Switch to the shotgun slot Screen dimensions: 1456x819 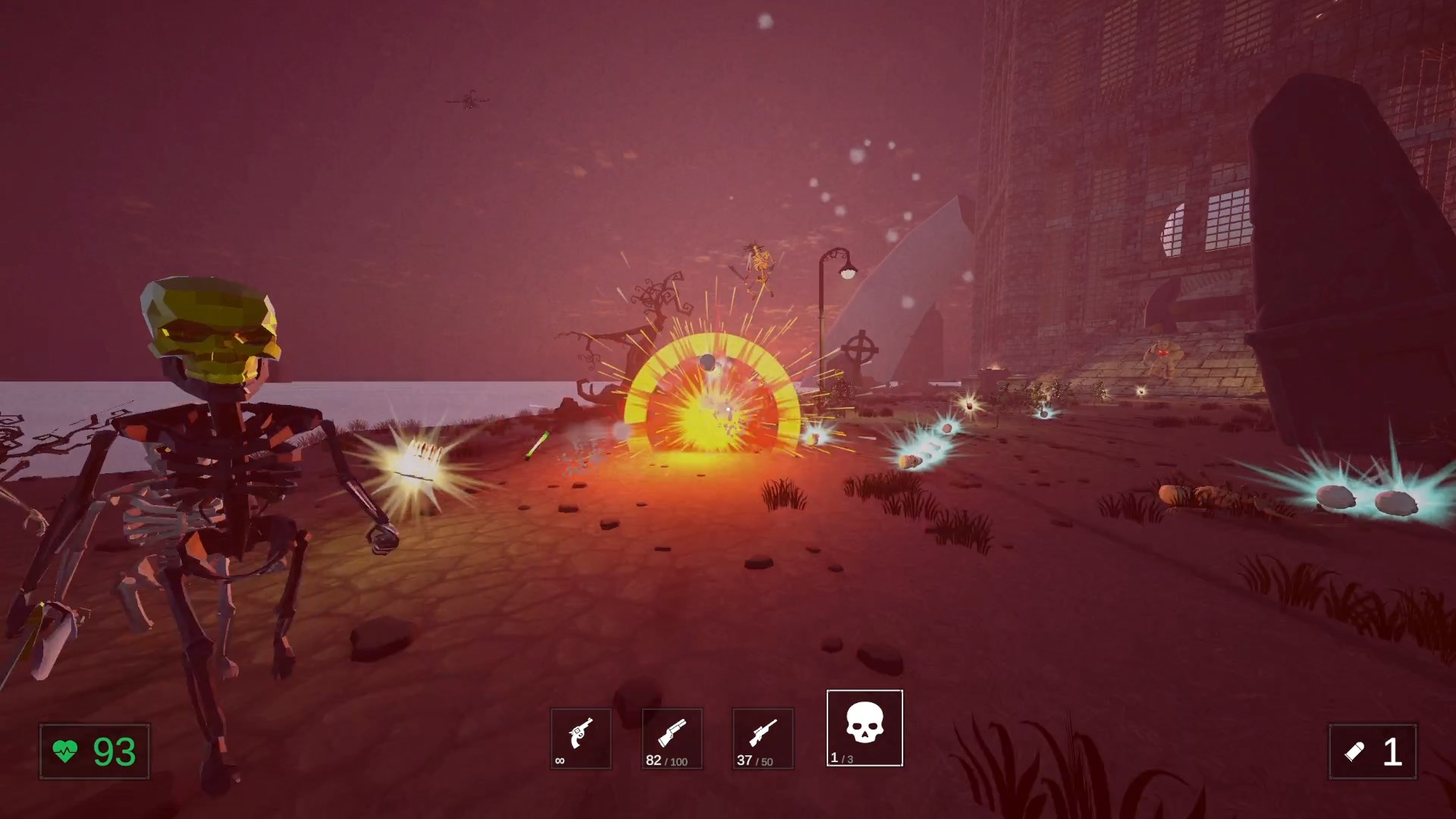(x=672, y=739)
